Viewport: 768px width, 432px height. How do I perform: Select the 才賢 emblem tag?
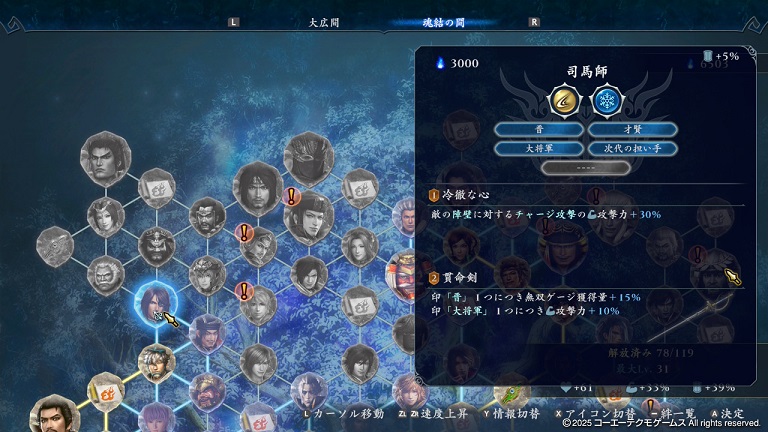pos(632,129)
